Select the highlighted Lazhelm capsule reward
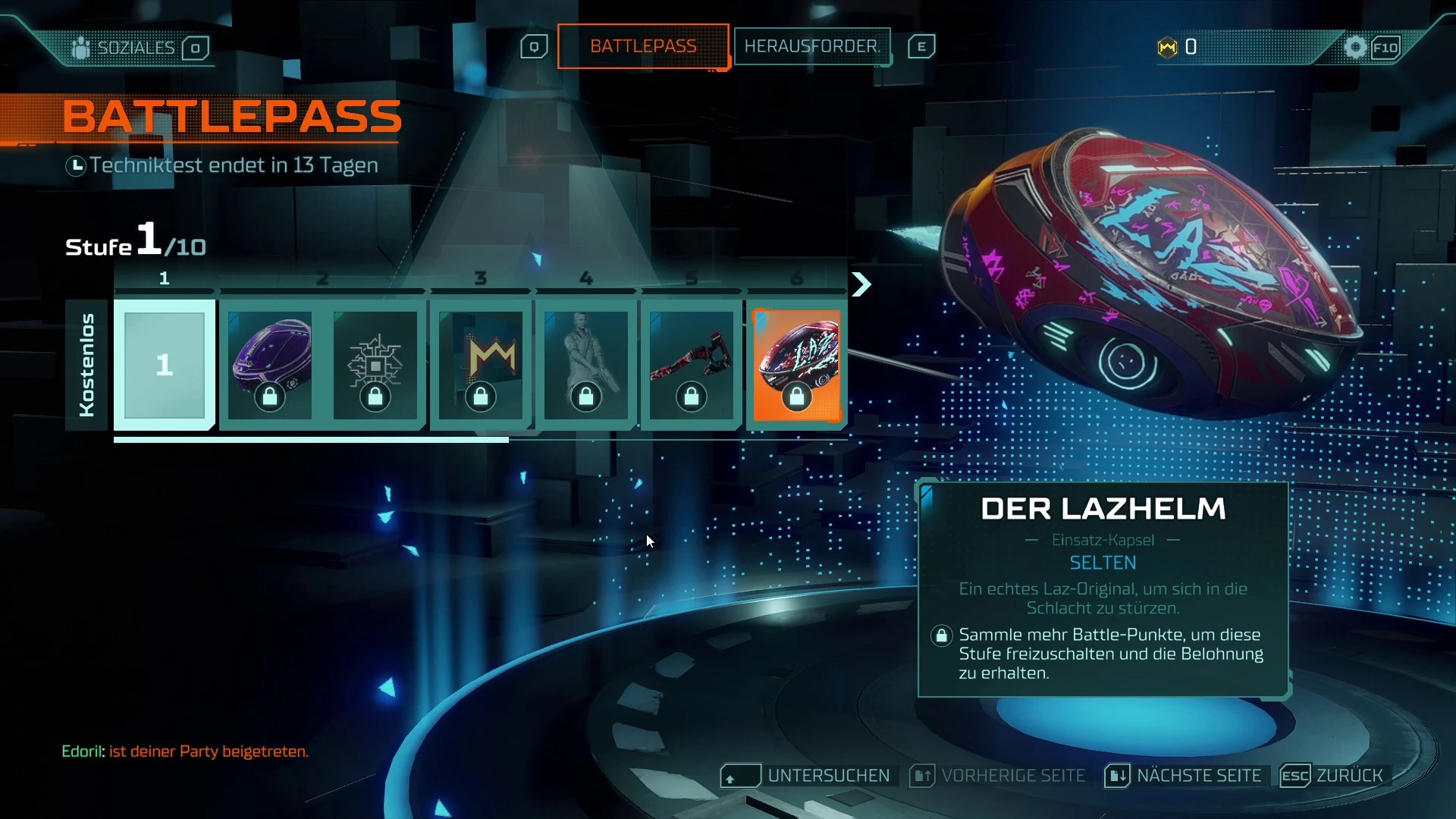The height and width of the screenshot is (819, 1456). (x=797, y=365)
